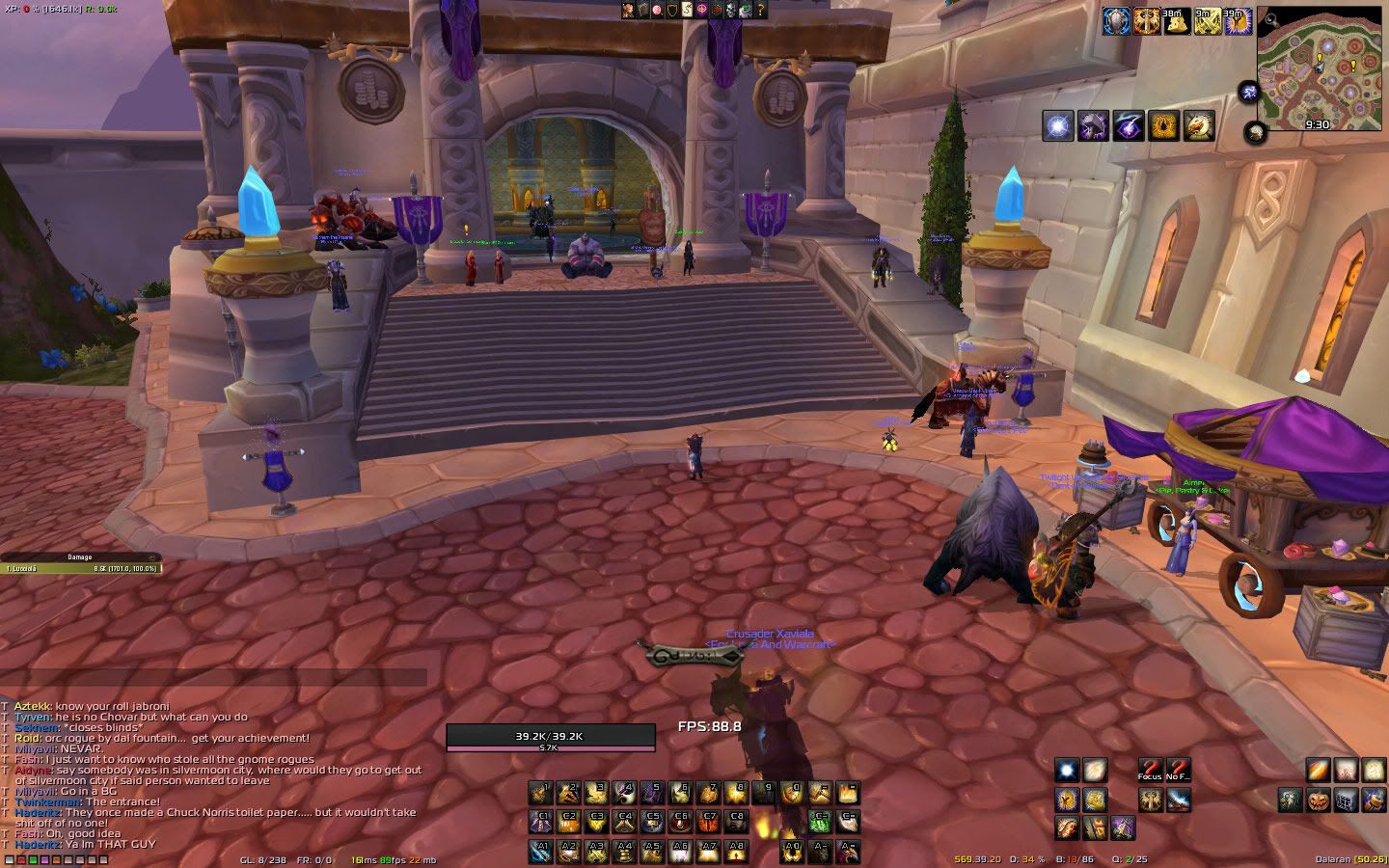Open the question-mark help icon in the micro menu
This screenshot has width=1389, height=868.
pyautogui.click(x=760, y=11)
